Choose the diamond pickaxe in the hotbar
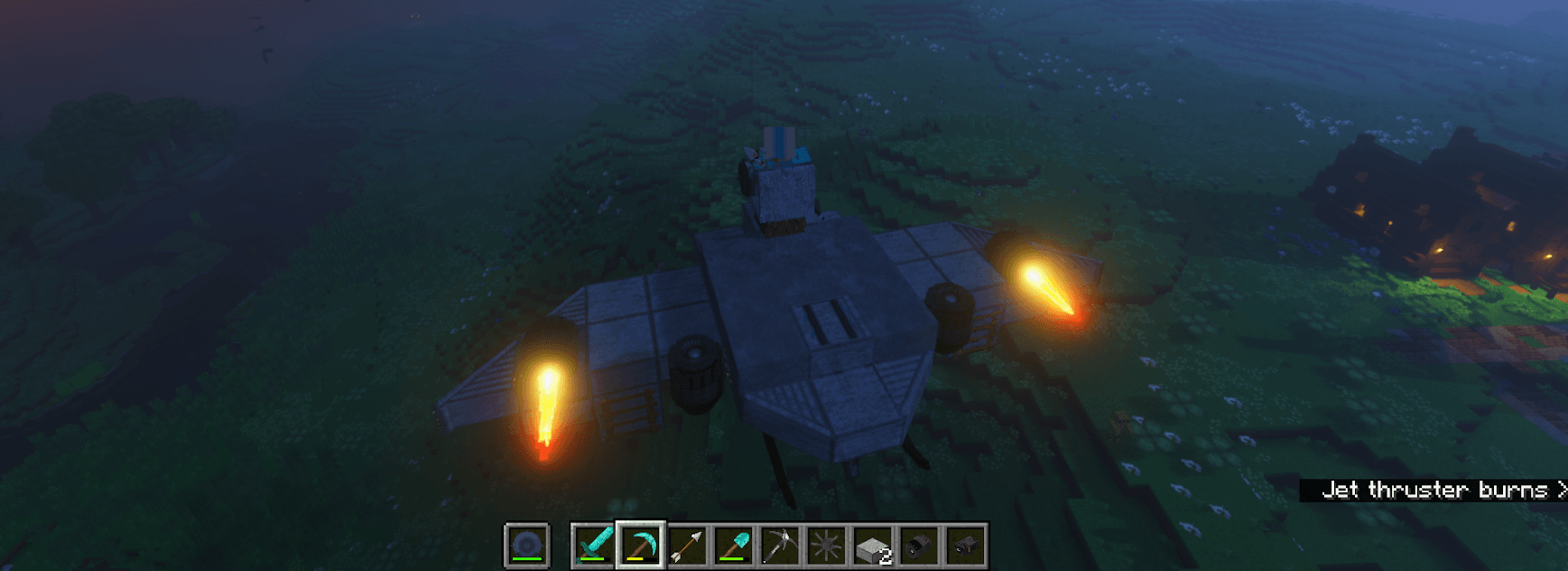1568x571 pixels. click(x=640, y=546)
